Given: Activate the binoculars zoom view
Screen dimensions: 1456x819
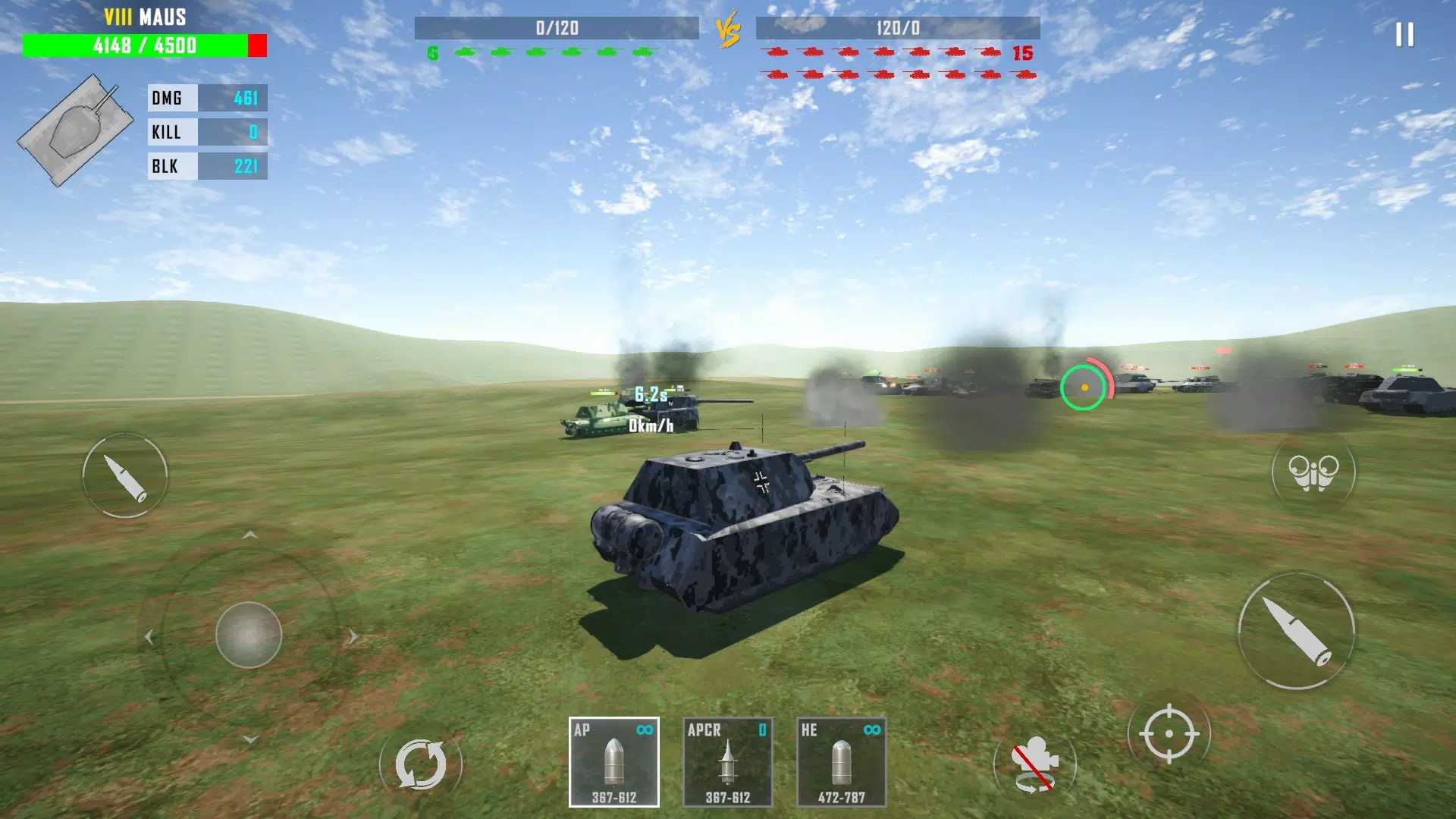Looking at the screenshot, I should click(x=1313, y=472).
